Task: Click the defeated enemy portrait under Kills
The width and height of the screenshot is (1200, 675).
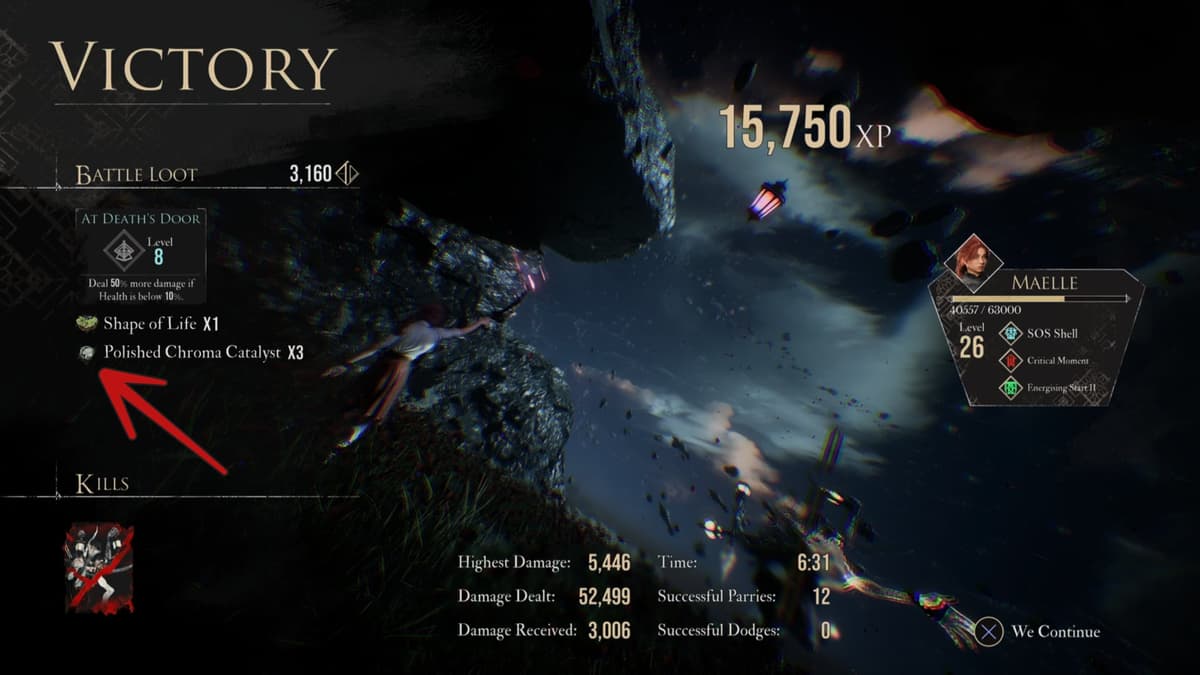Action: pos(99,568)
